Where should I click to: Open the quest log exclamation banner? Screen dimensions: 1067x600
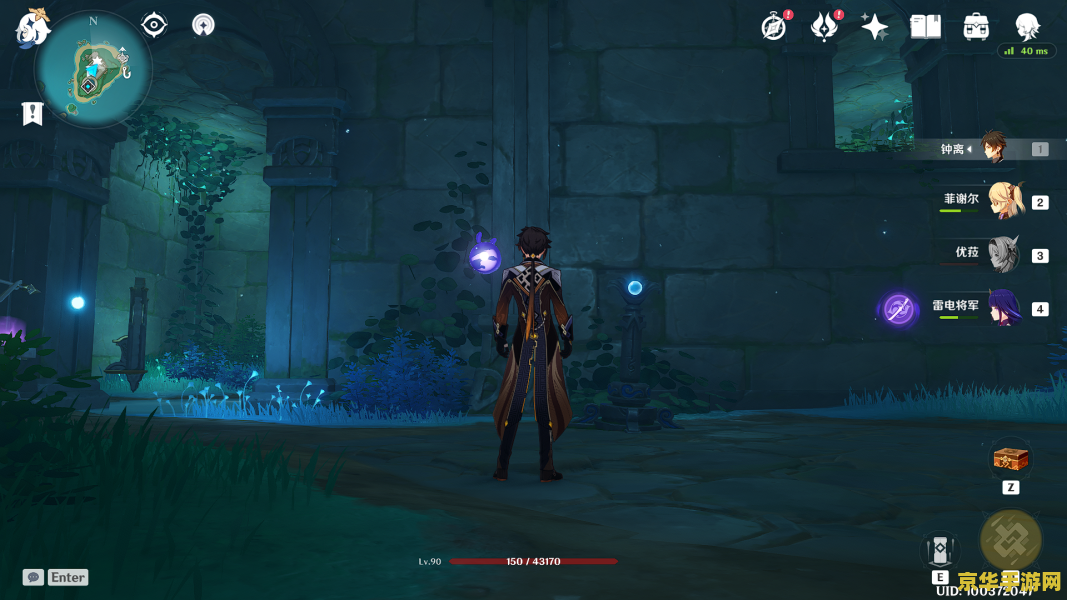click(33, 114)
